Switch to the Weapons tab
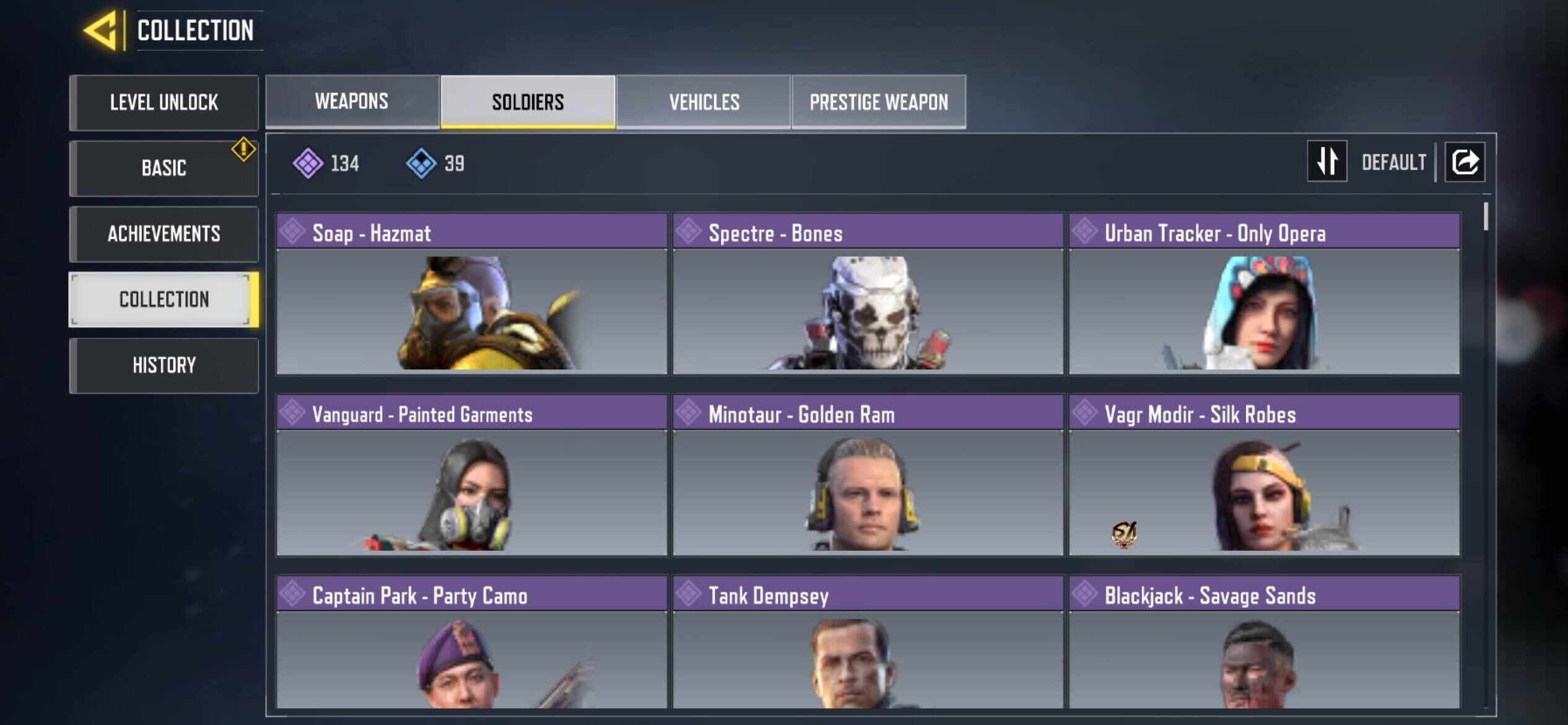 351,102
